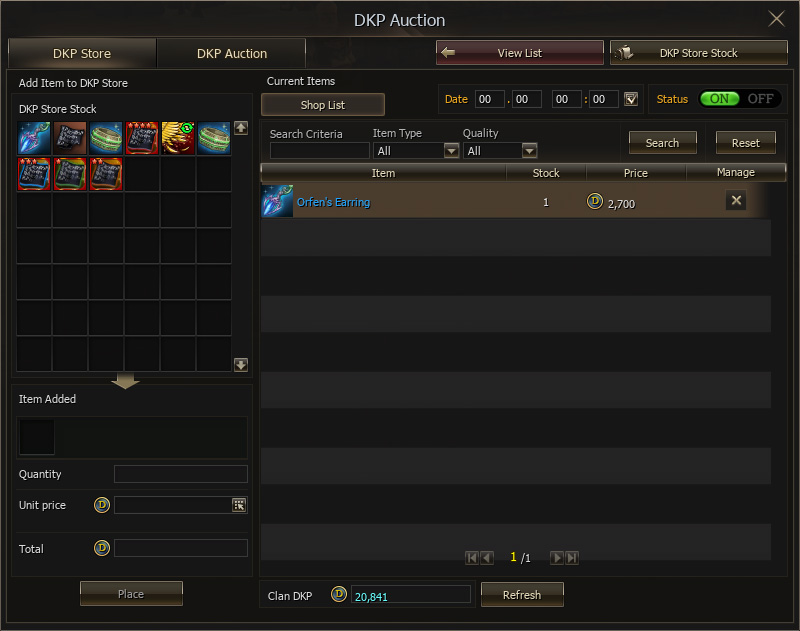Remove Orfen's Earring listing with X
This screenshot has width=800, height=631.
coord(736,201)
